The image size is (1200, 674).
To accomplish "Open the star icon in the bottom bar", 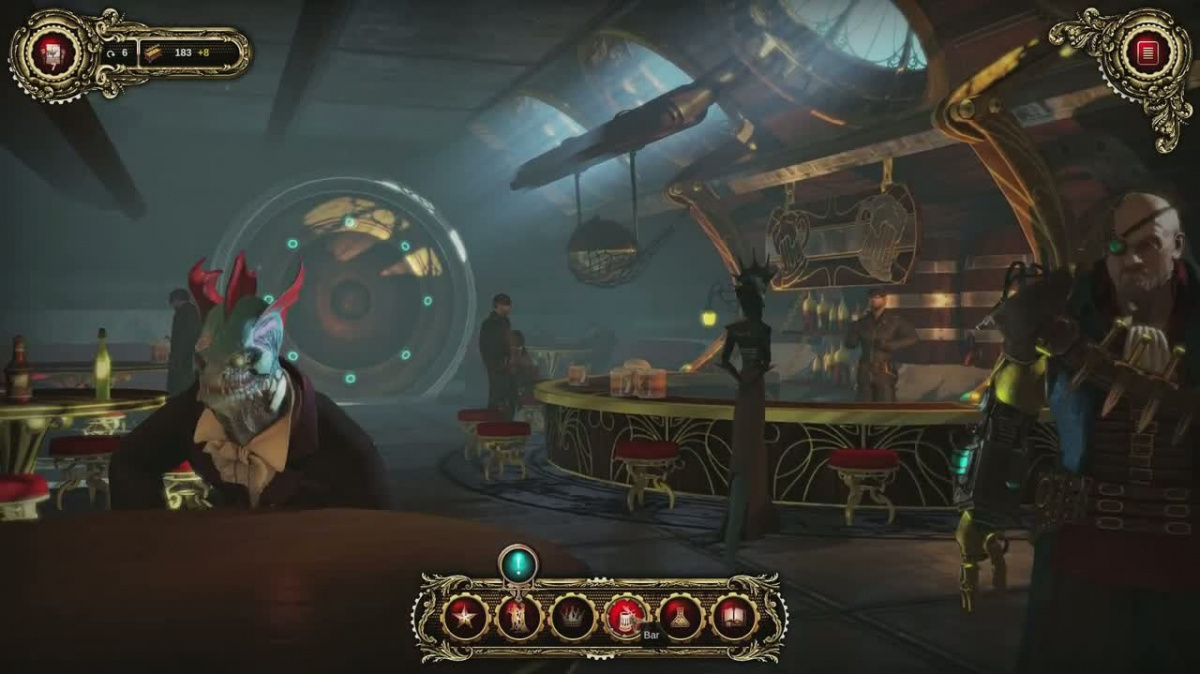I will point(465,618).
